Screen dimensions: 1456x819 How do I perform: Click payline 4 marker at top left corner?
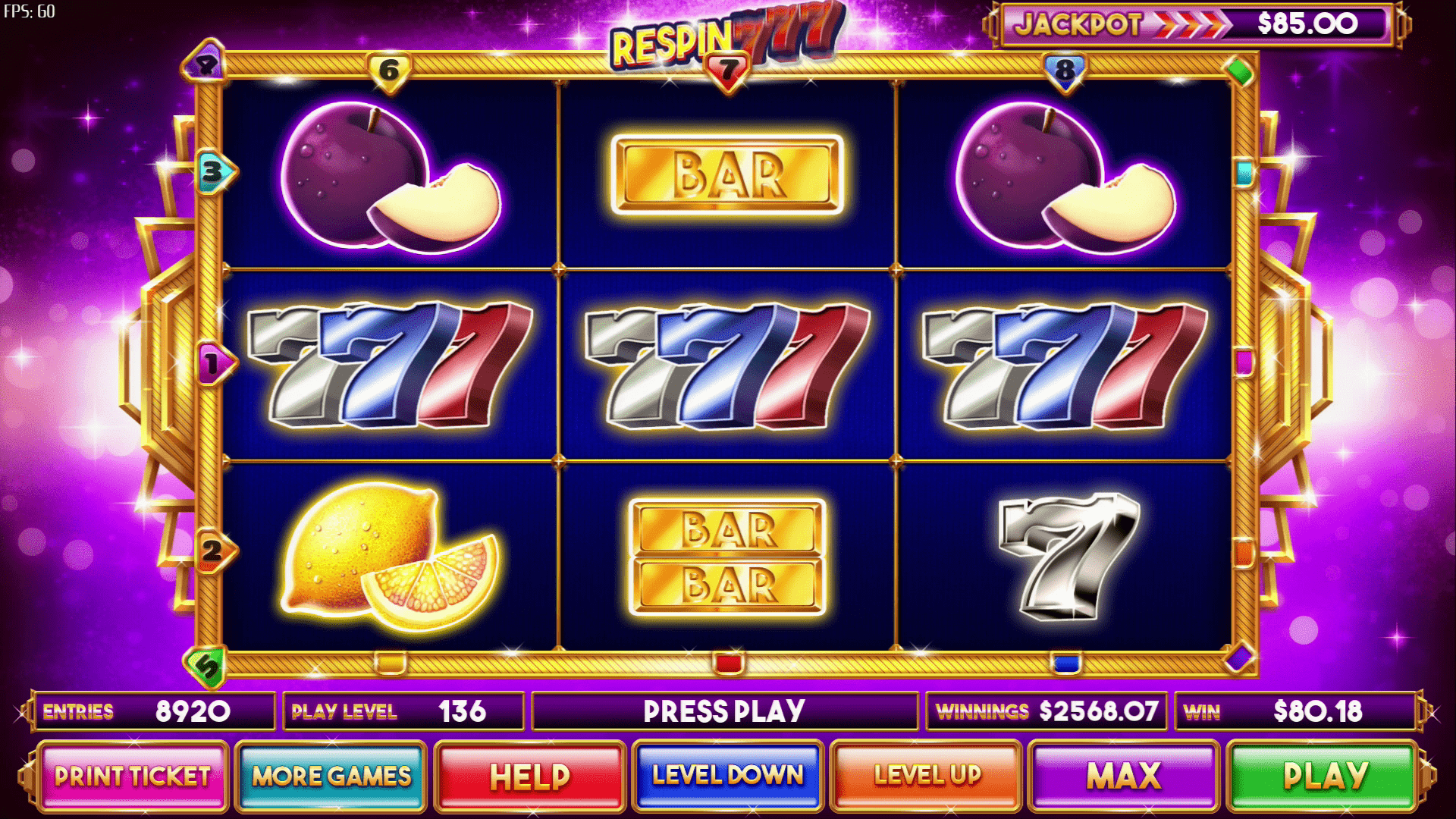click(x=206, y=62)
